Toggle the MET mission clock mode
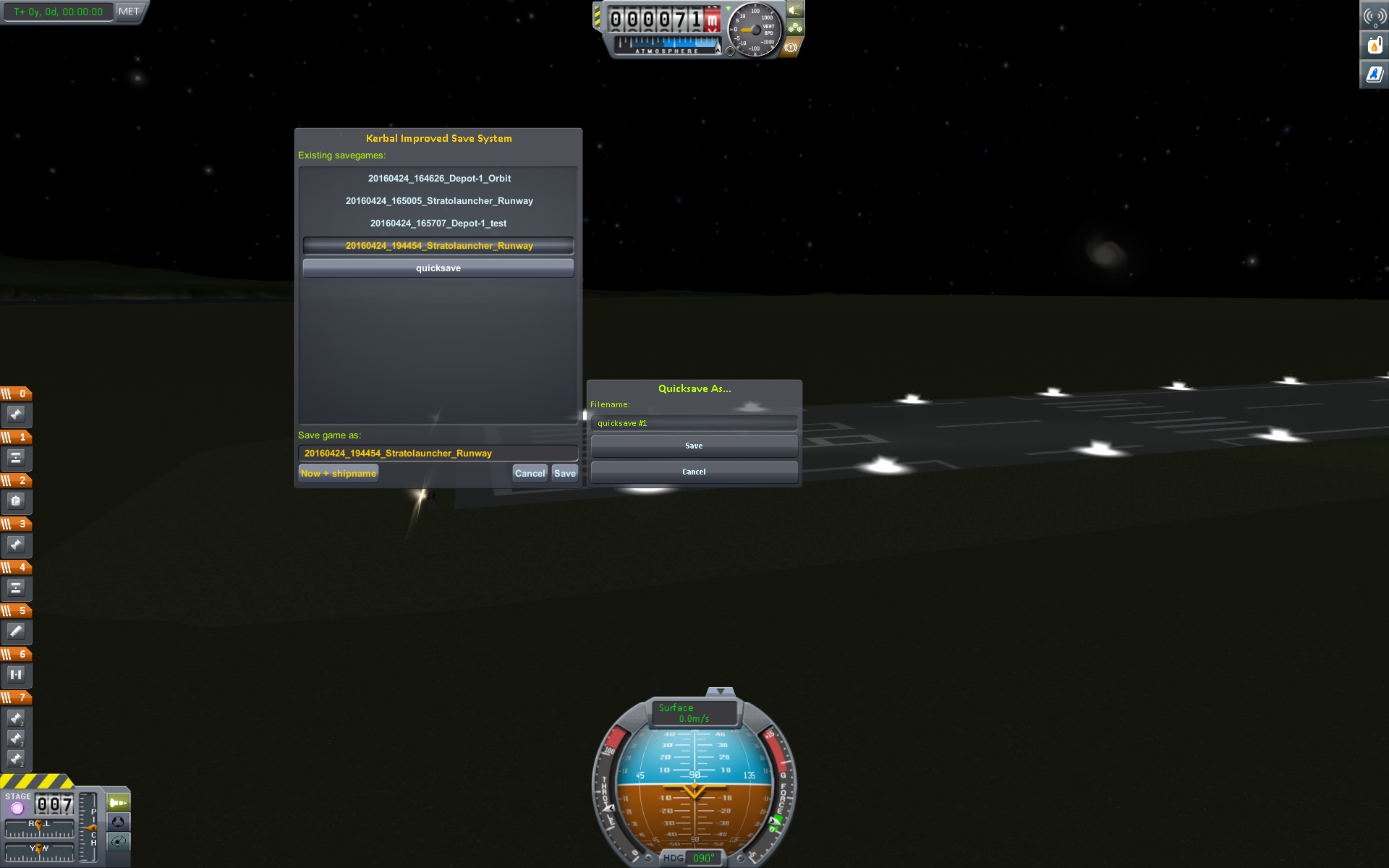The height and width of the screenshot is (868, 1389). pyautogui.click(x=129, y=12)
